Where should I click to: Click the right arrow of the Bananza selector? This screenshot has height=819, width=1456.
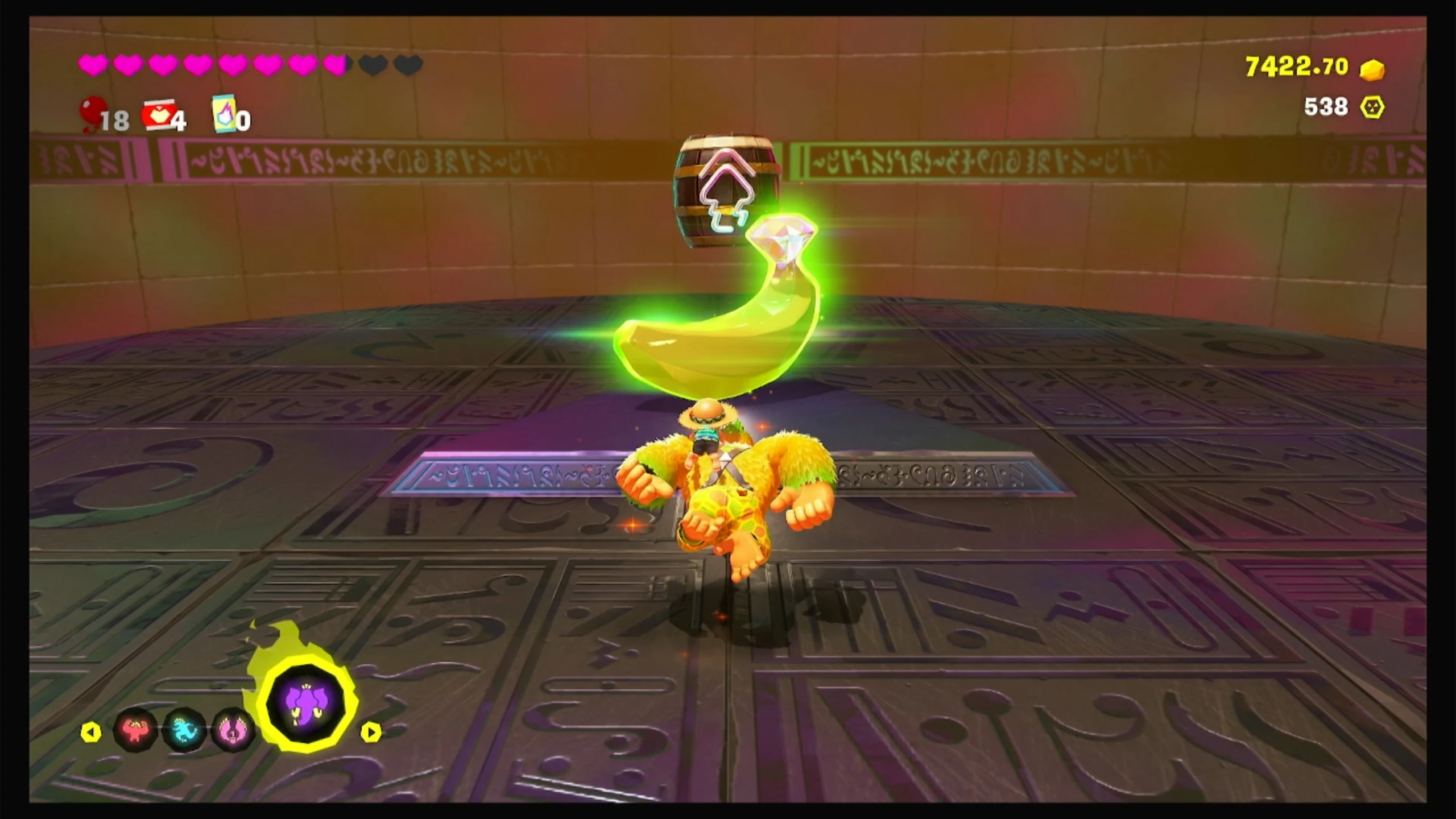point(370,732)
